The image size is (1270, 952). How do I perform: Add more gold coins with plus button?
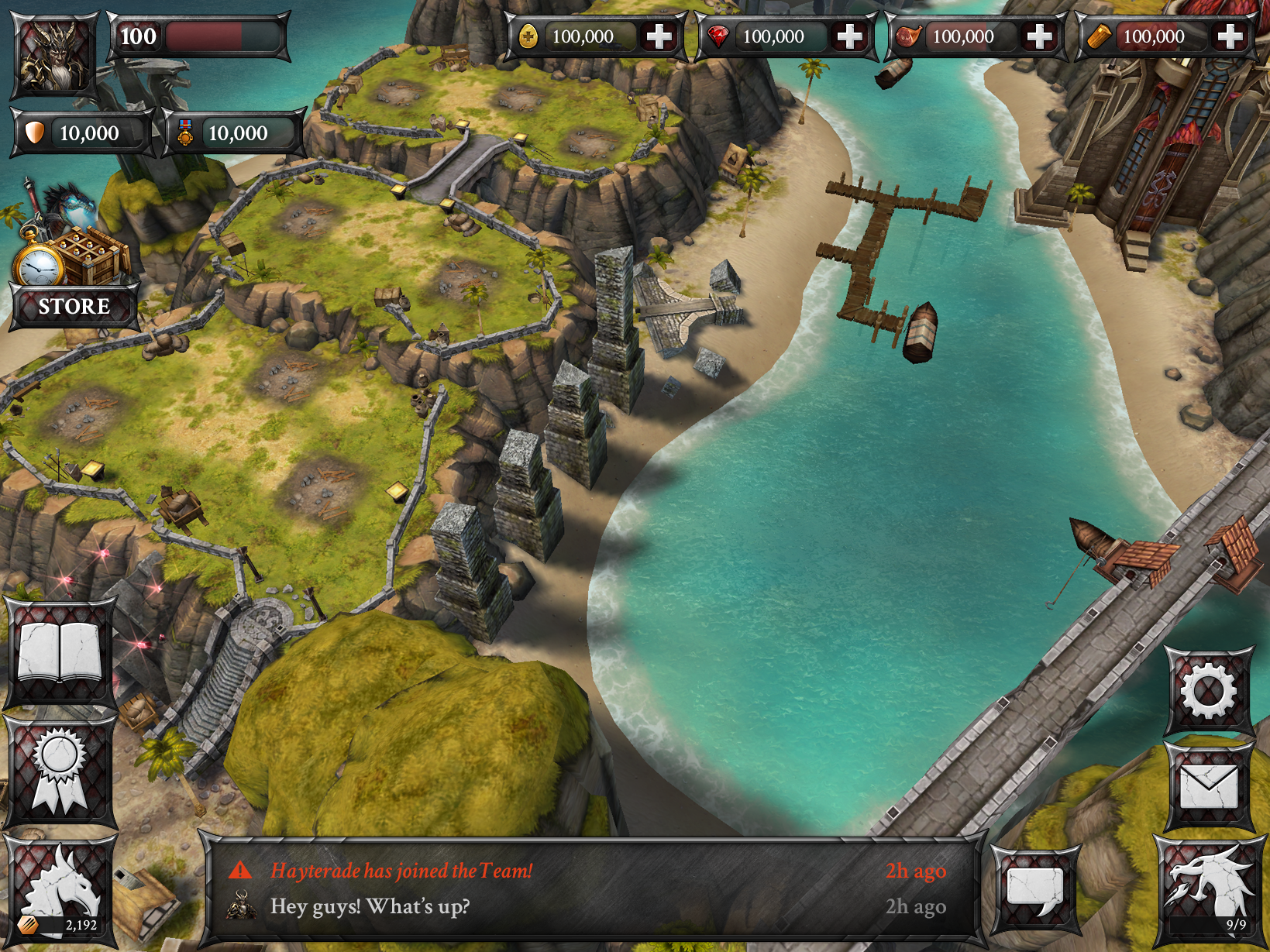tap(659, 36)
